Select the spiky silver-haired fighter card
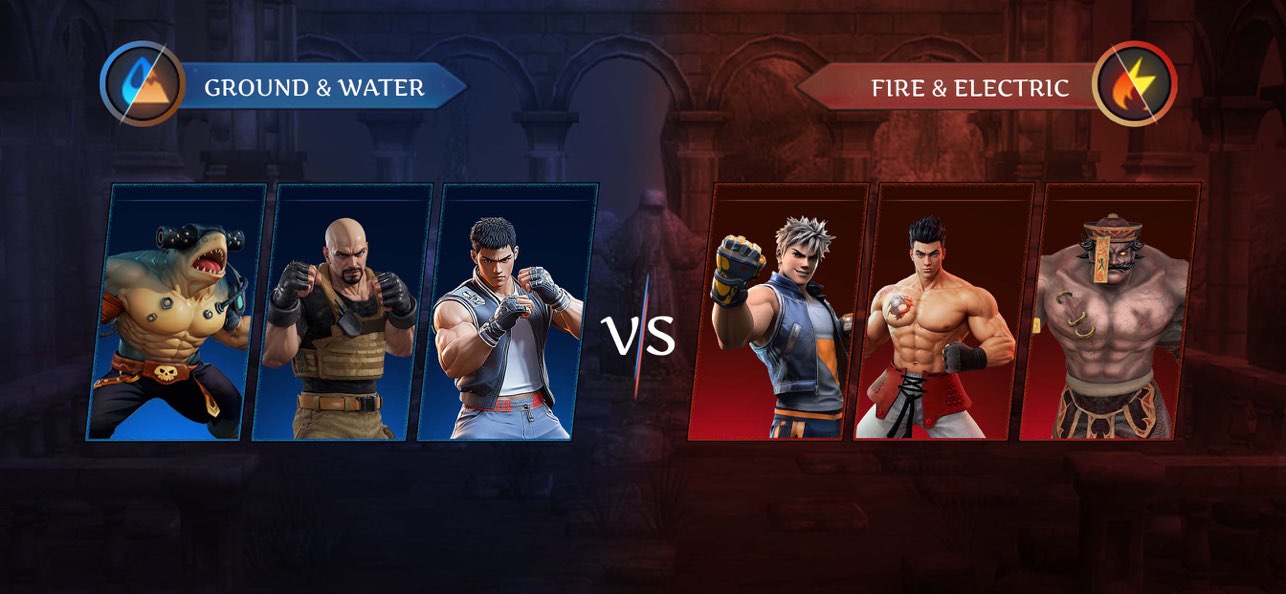This screenshot has height=594, width=1286. (778, 312)
